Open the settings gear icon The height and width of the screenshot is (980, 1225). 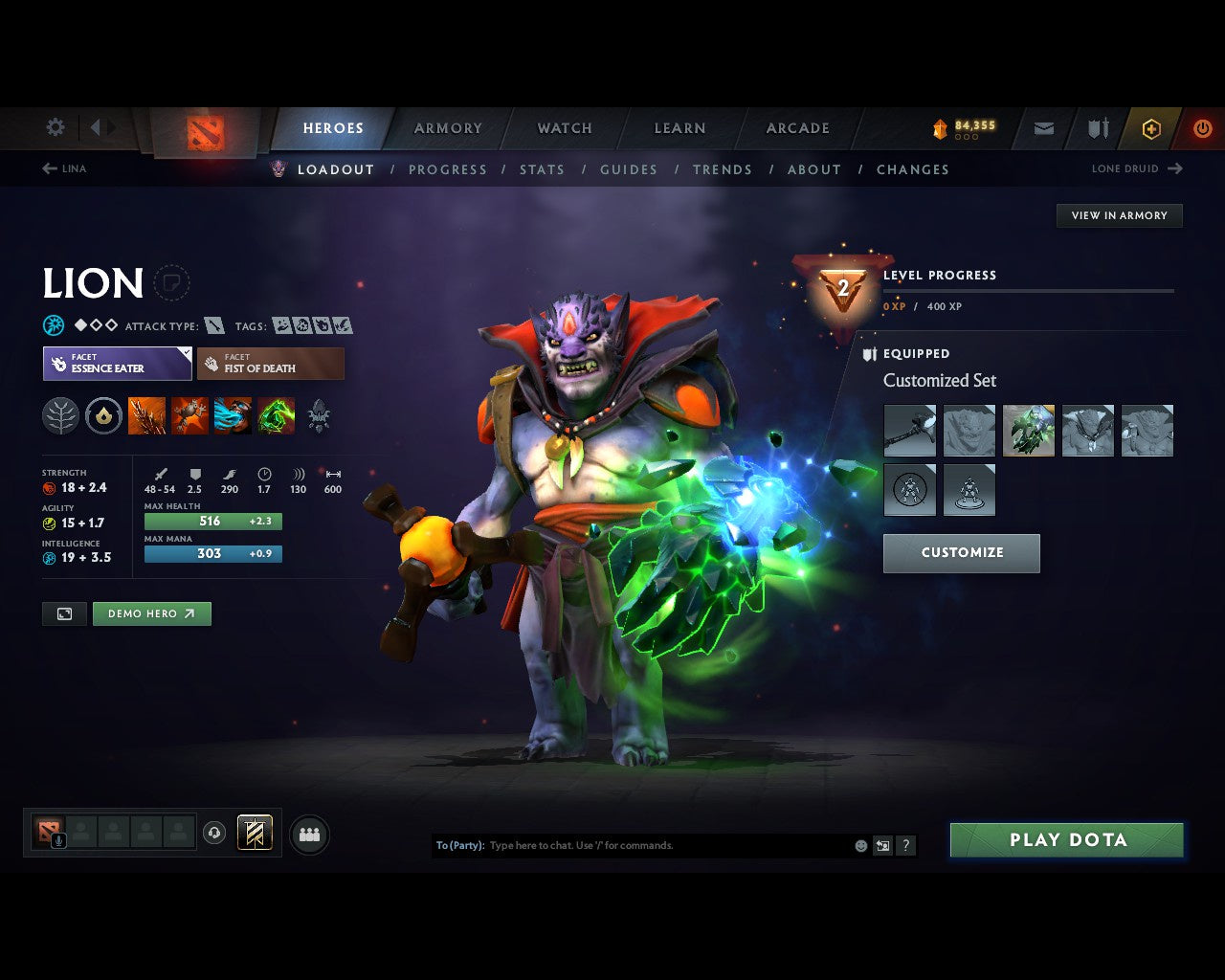pos(56,127)
